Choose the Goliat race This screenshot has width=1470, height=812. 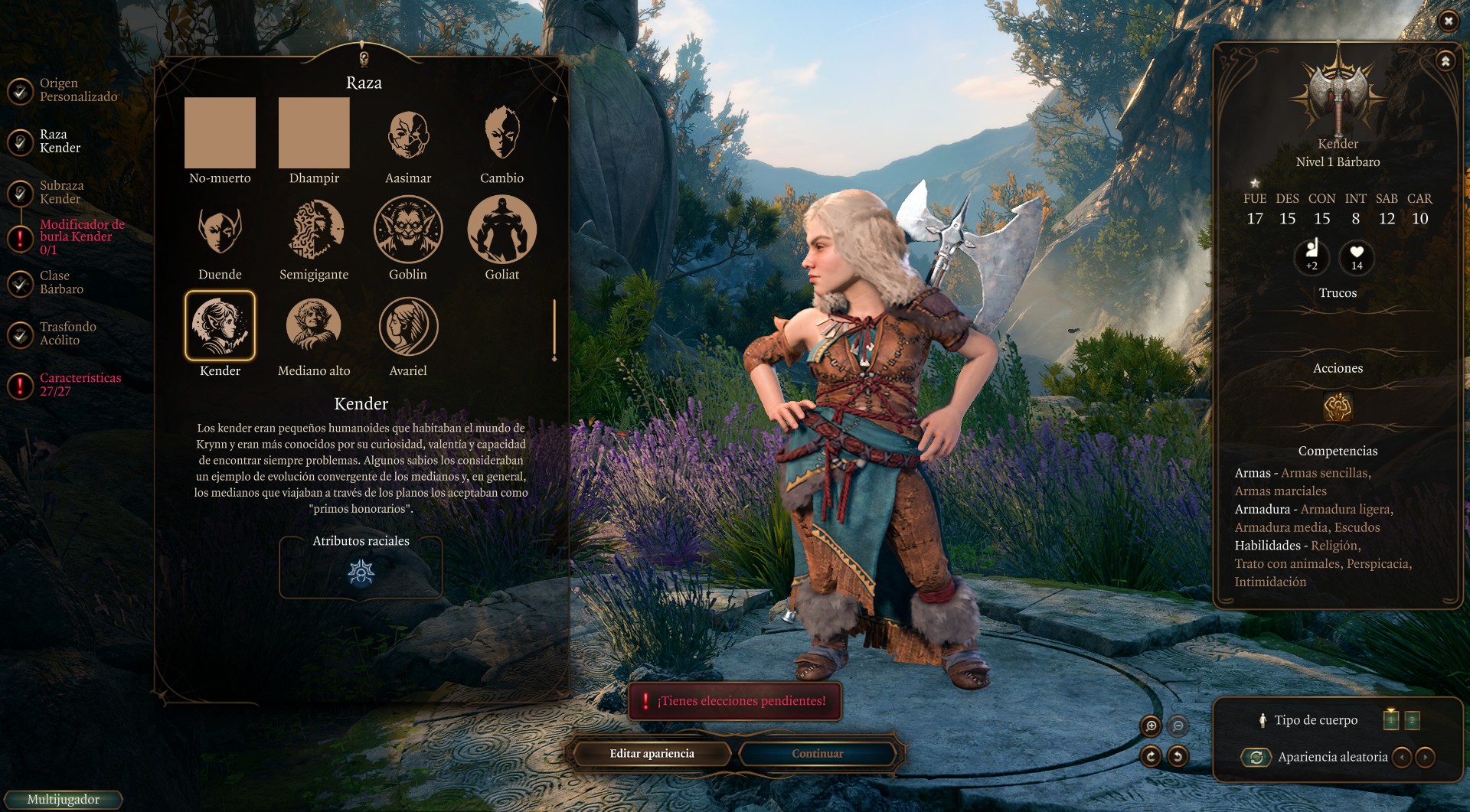pos(501,230)
